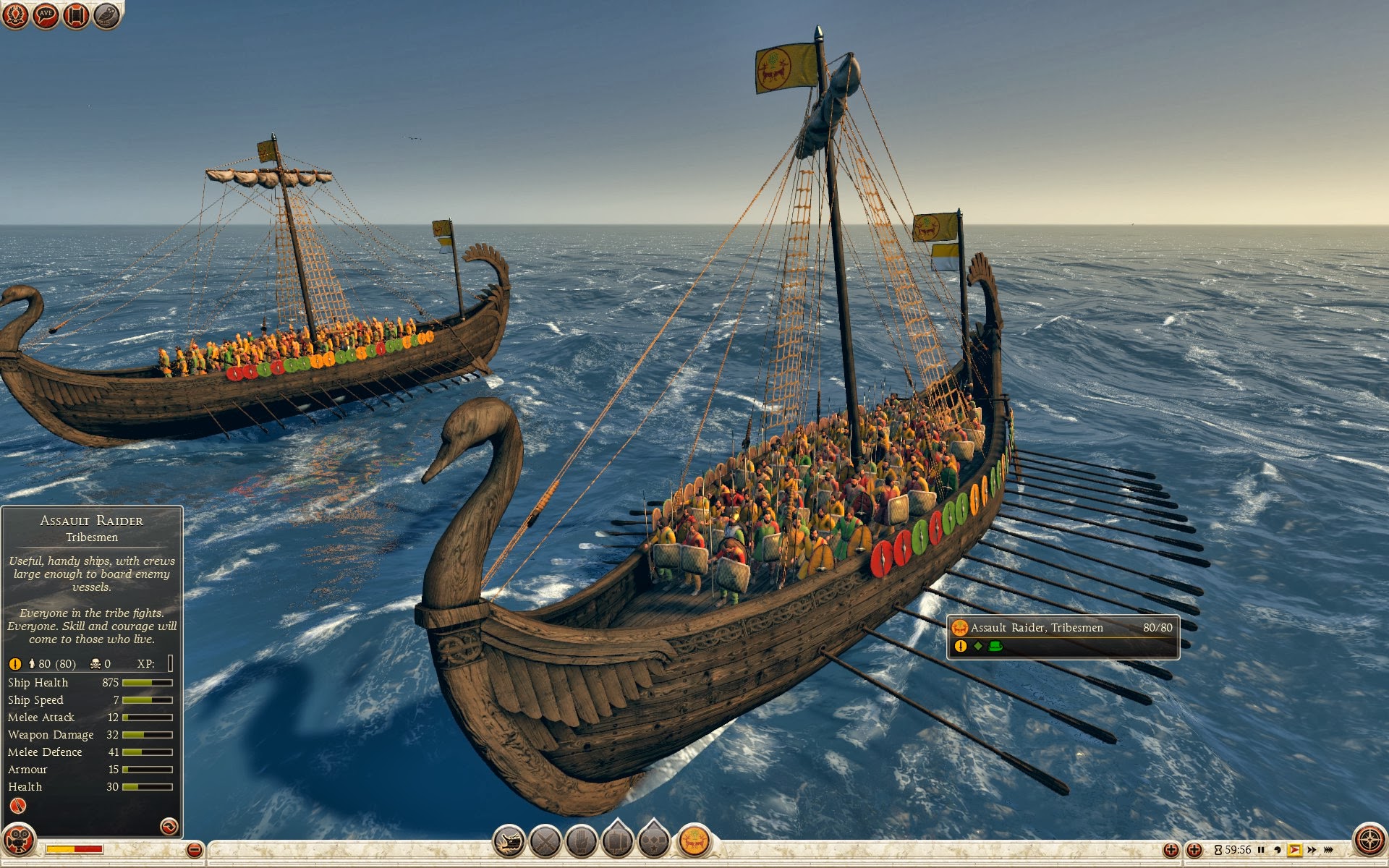Click the owl advisor button
This screenshot has height=868, width=1389.
pos(107,15)
